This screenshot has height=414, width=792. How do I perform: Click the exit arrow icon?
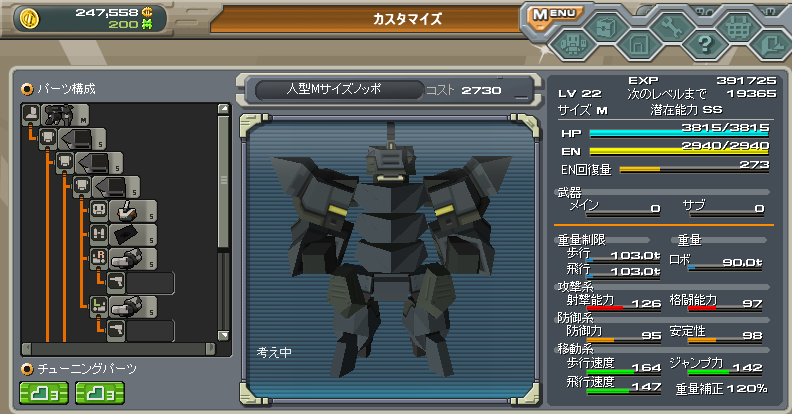[769, 43]
